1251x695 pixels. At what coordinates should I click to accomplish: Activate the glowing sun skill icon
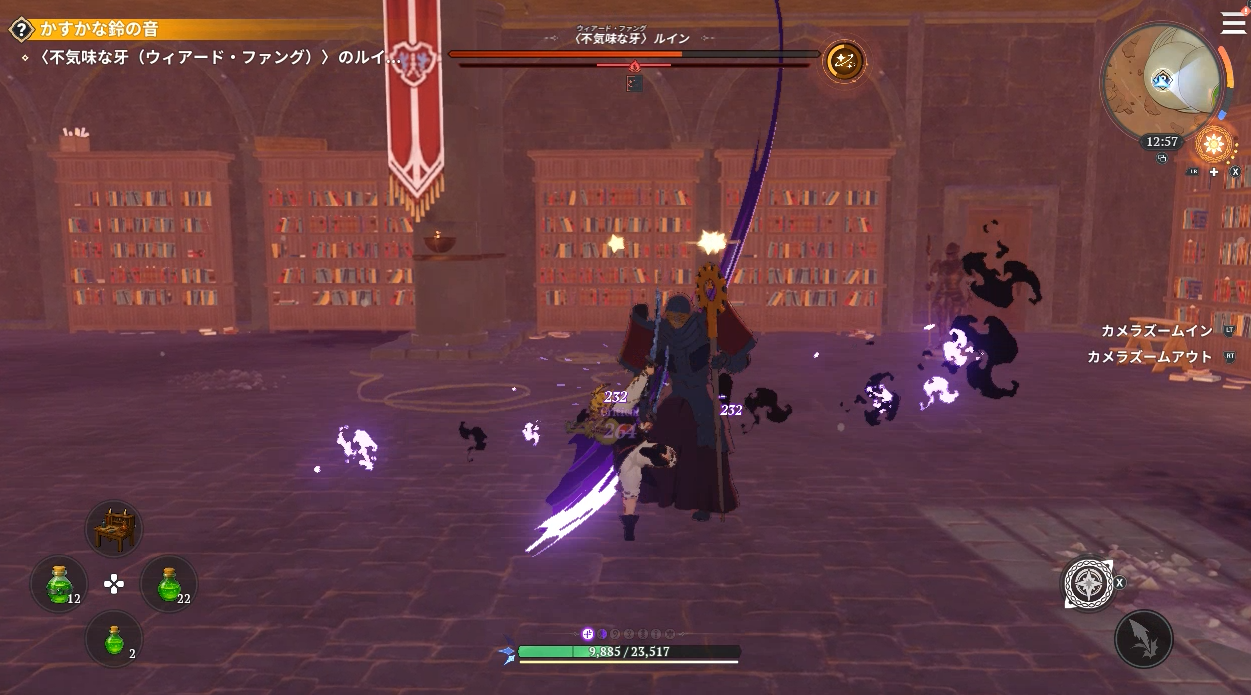1214,144
